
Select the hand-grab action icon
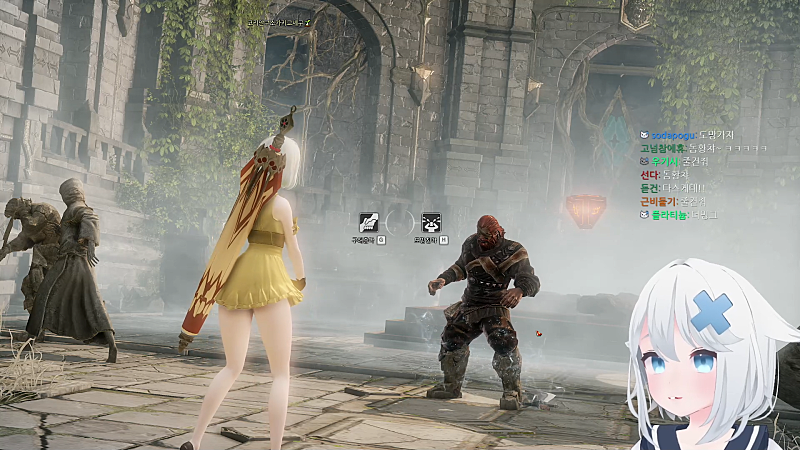coord(368,222)
